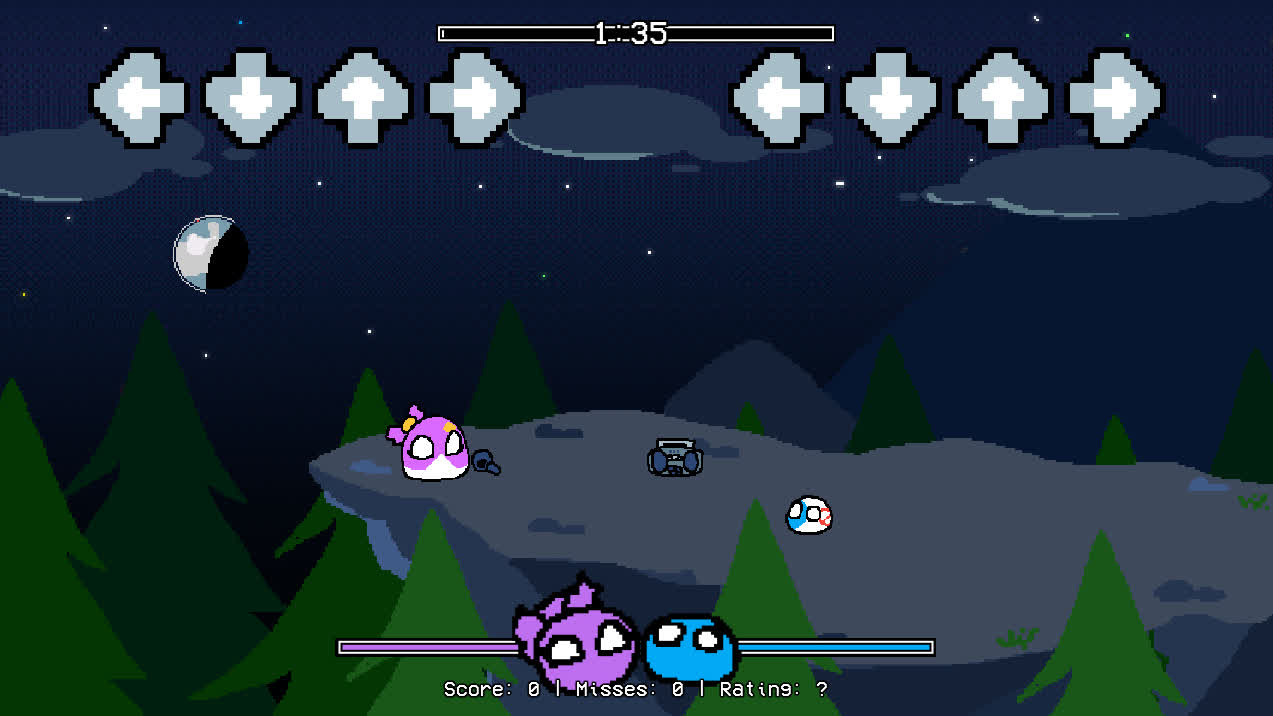Click the purple opponent health icon
The image size is (1273, 716).
click(x=578, y=640)
